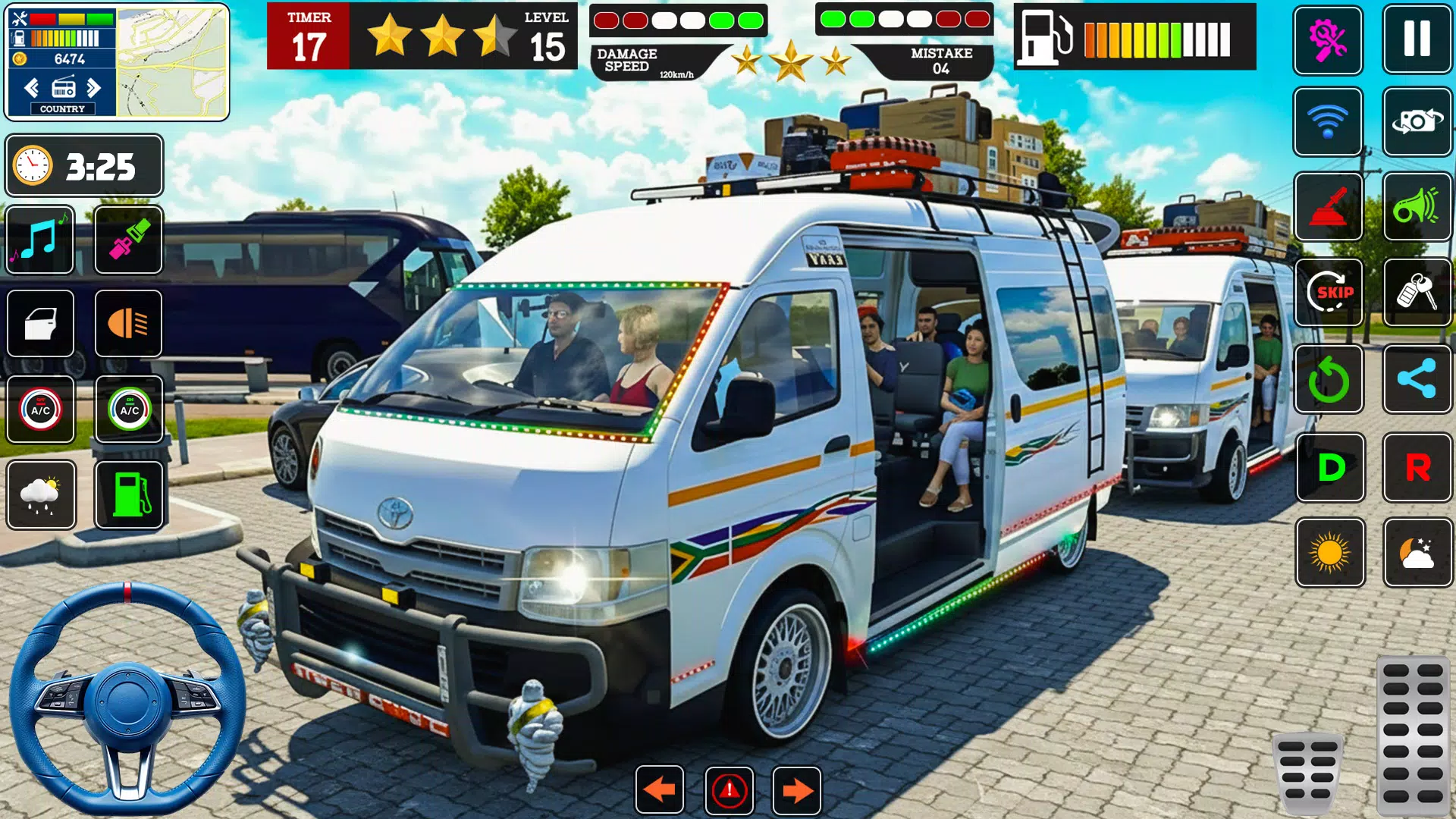Shift into Reverse gear
This screenshot has height=819, width=1456.
pos(1417,467)
